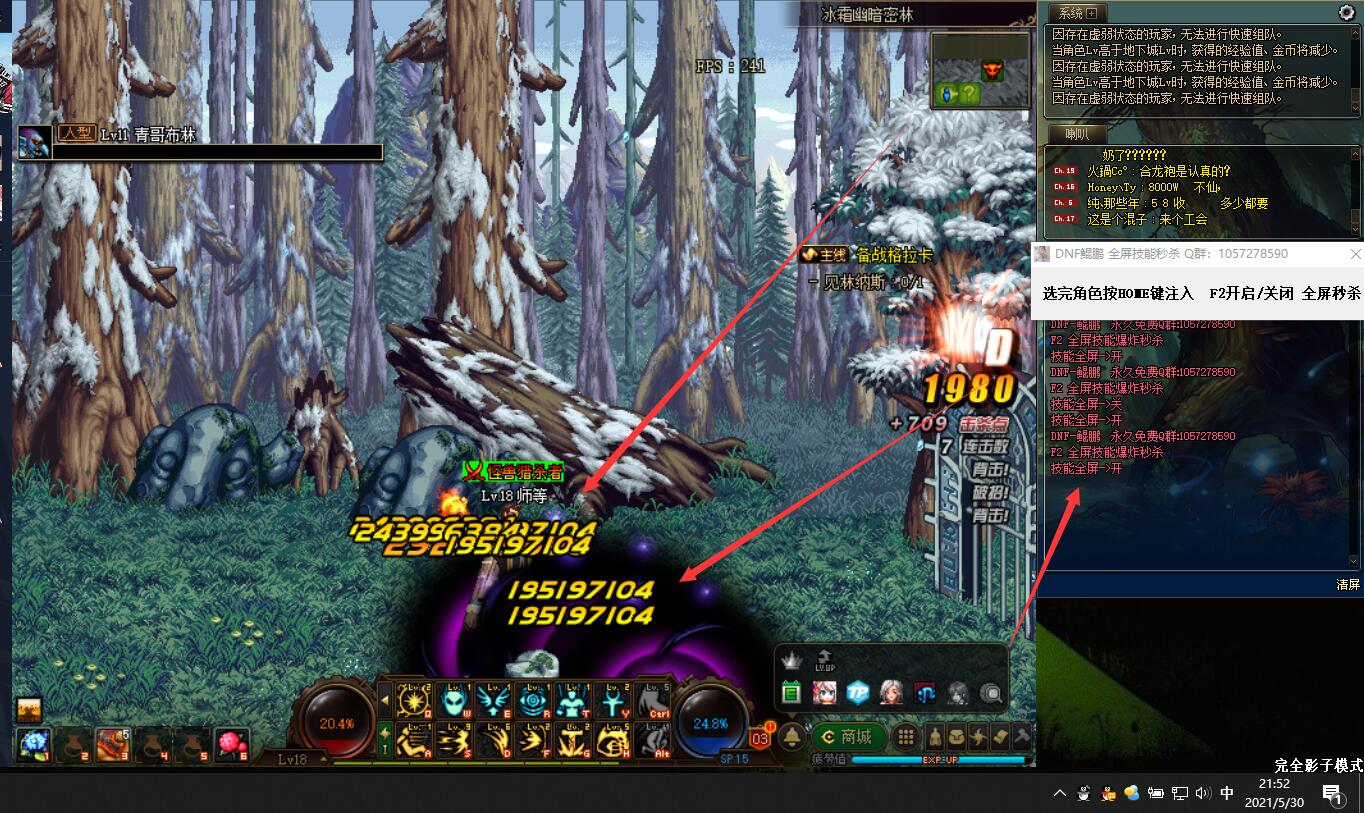
Task: Open the hammer icon in menu bar
Action: [1022, 738]
